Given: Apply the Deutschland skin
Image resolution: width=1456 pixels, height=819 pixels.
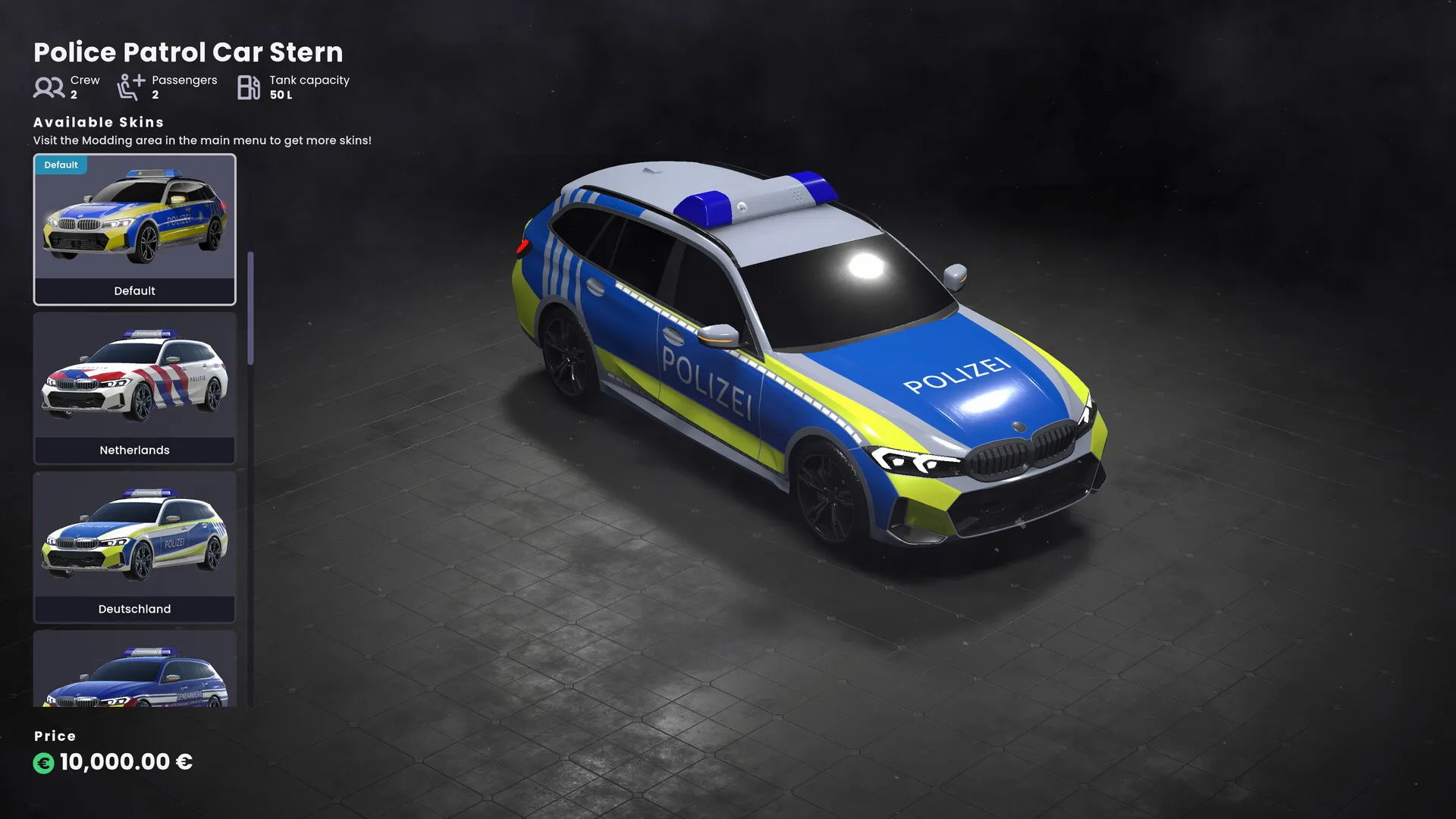Looking at the screenshot, I should tap(134, 547).
